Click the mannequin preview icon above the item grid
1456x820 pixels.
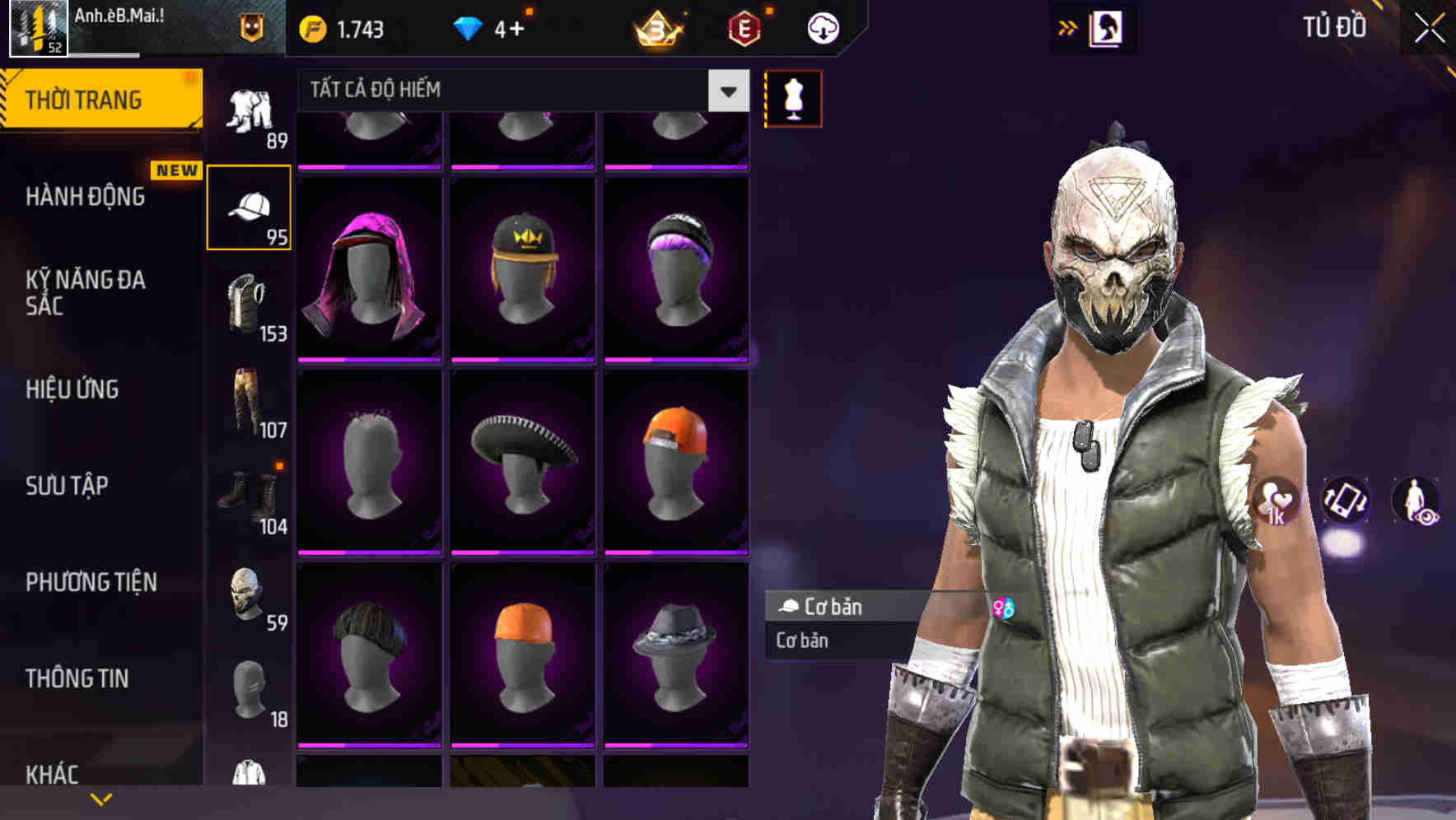pyautogui.click(x=793, y=98)
